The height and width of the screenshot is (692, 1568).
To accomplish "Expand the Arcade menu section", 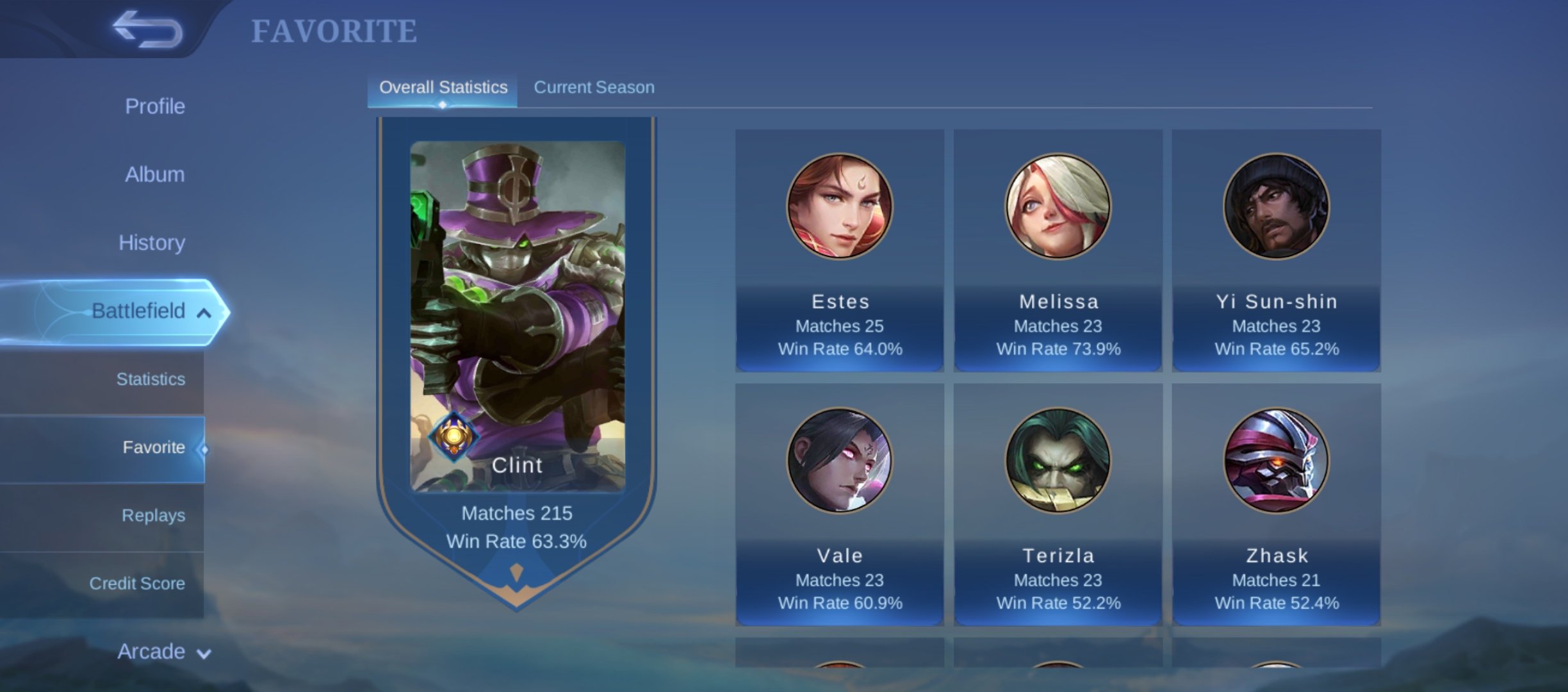I will (163, 652).
